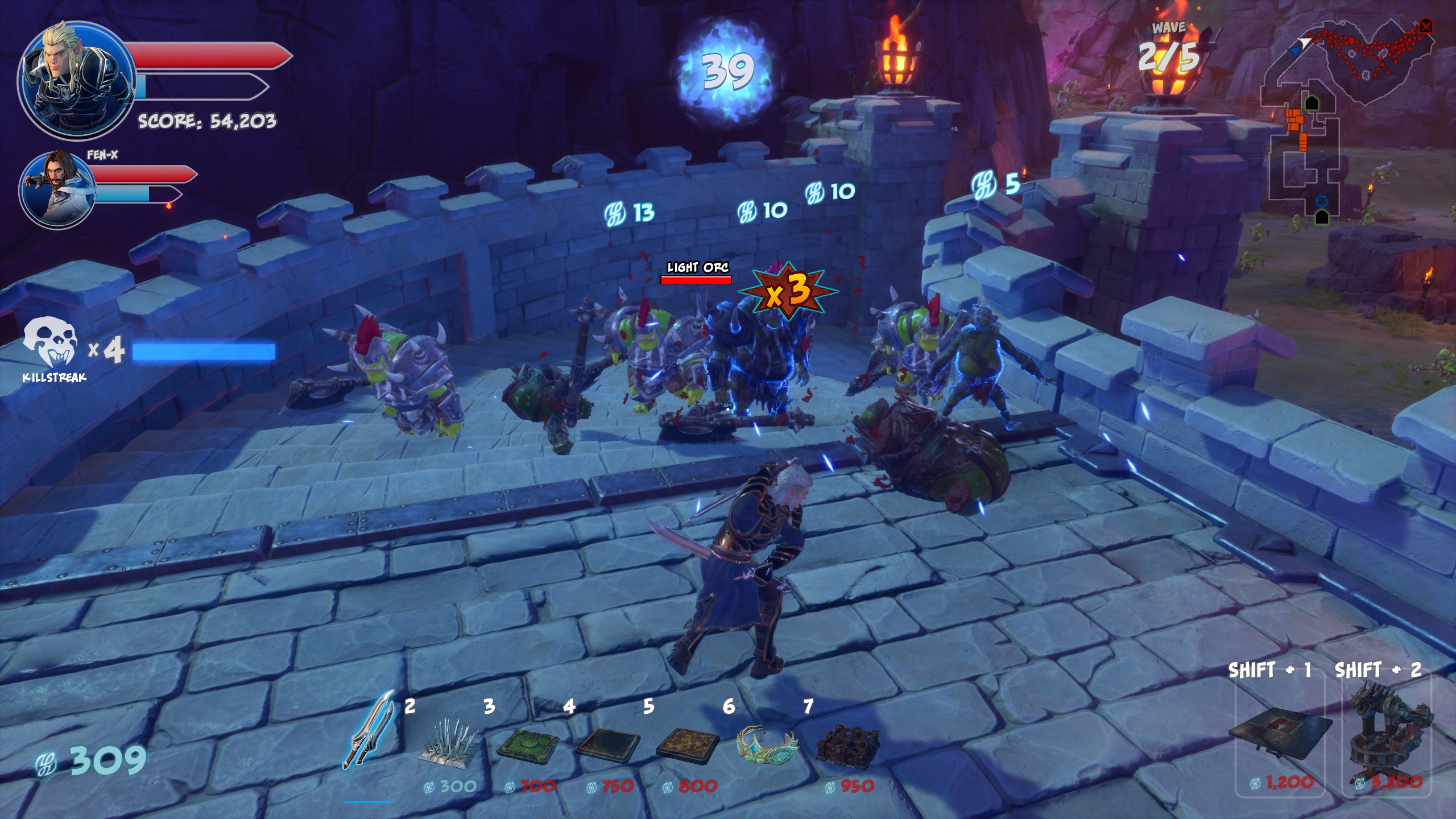Select the green floor trap costing 700
This screenshot has height=819, width=1456.
pyautogui.click(x=528, y=743)
